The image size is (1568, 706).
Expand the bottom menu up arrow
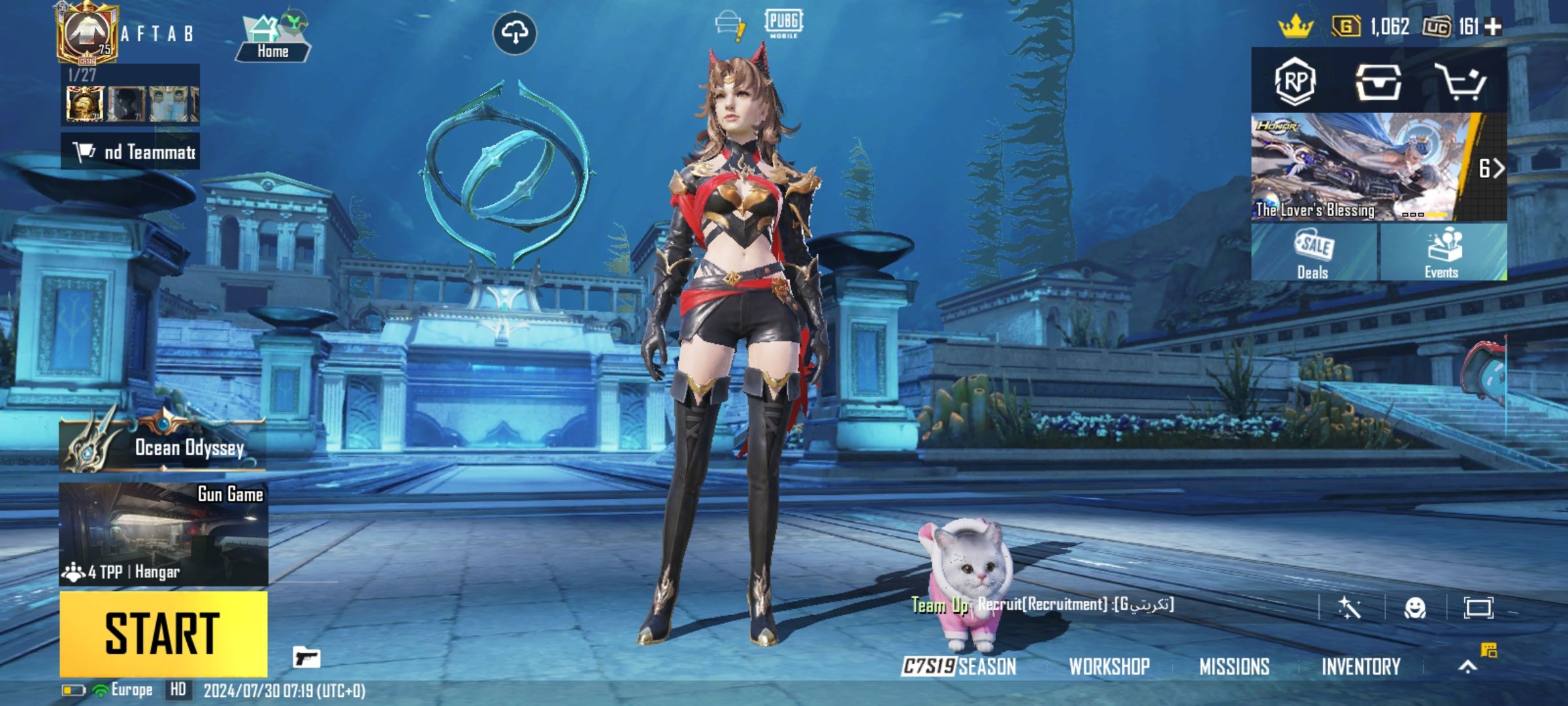coord(1468,667)
